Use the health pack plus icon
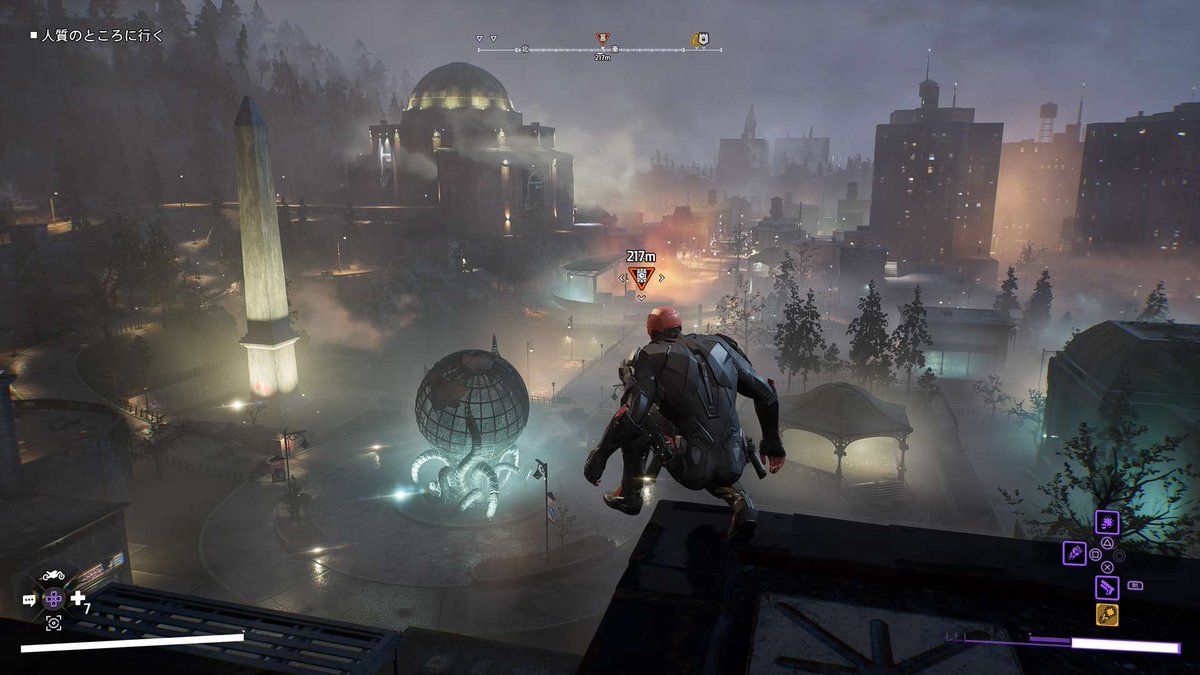The width and height of the screenshot is (1200, 675). pyautogui.click(x=78, y=597)
